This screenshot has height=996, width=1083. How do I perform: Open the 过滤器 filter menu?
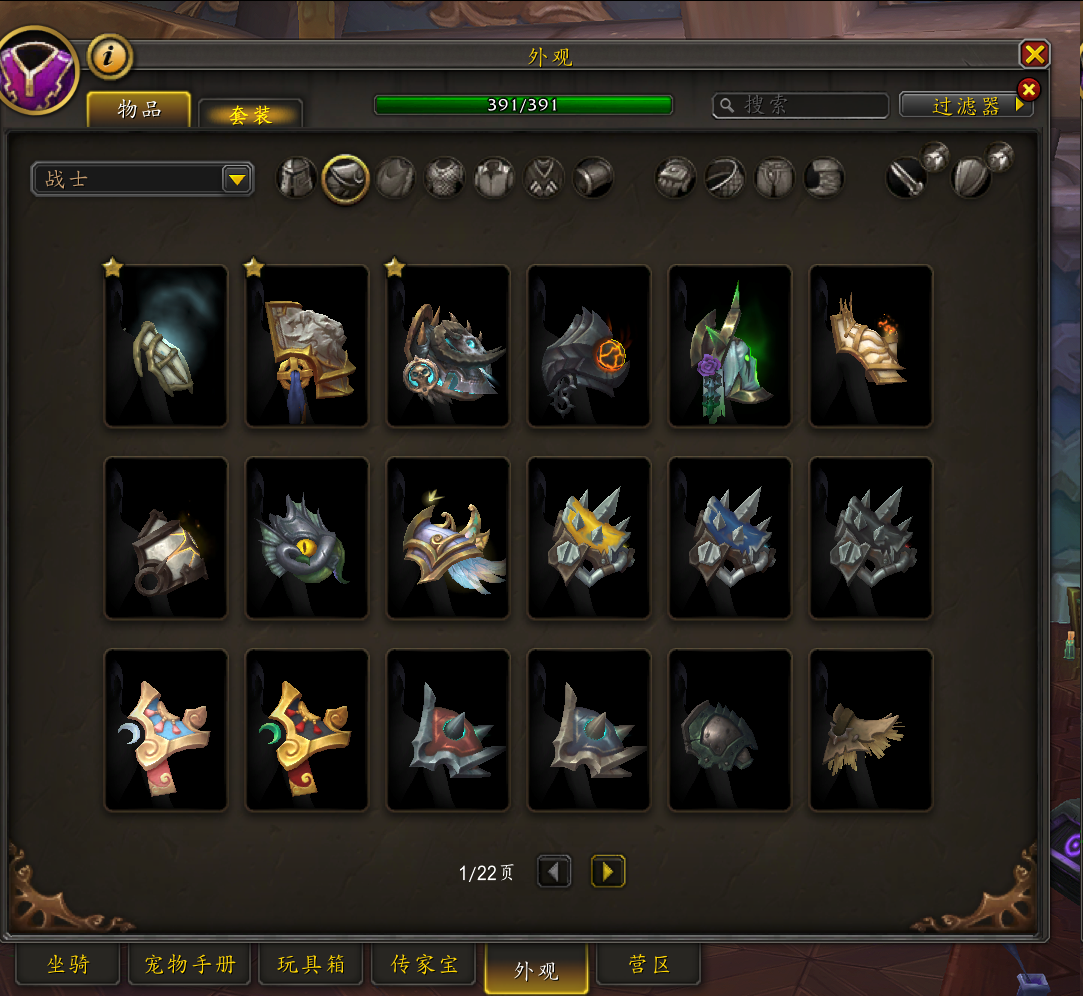tap(966, 105)
